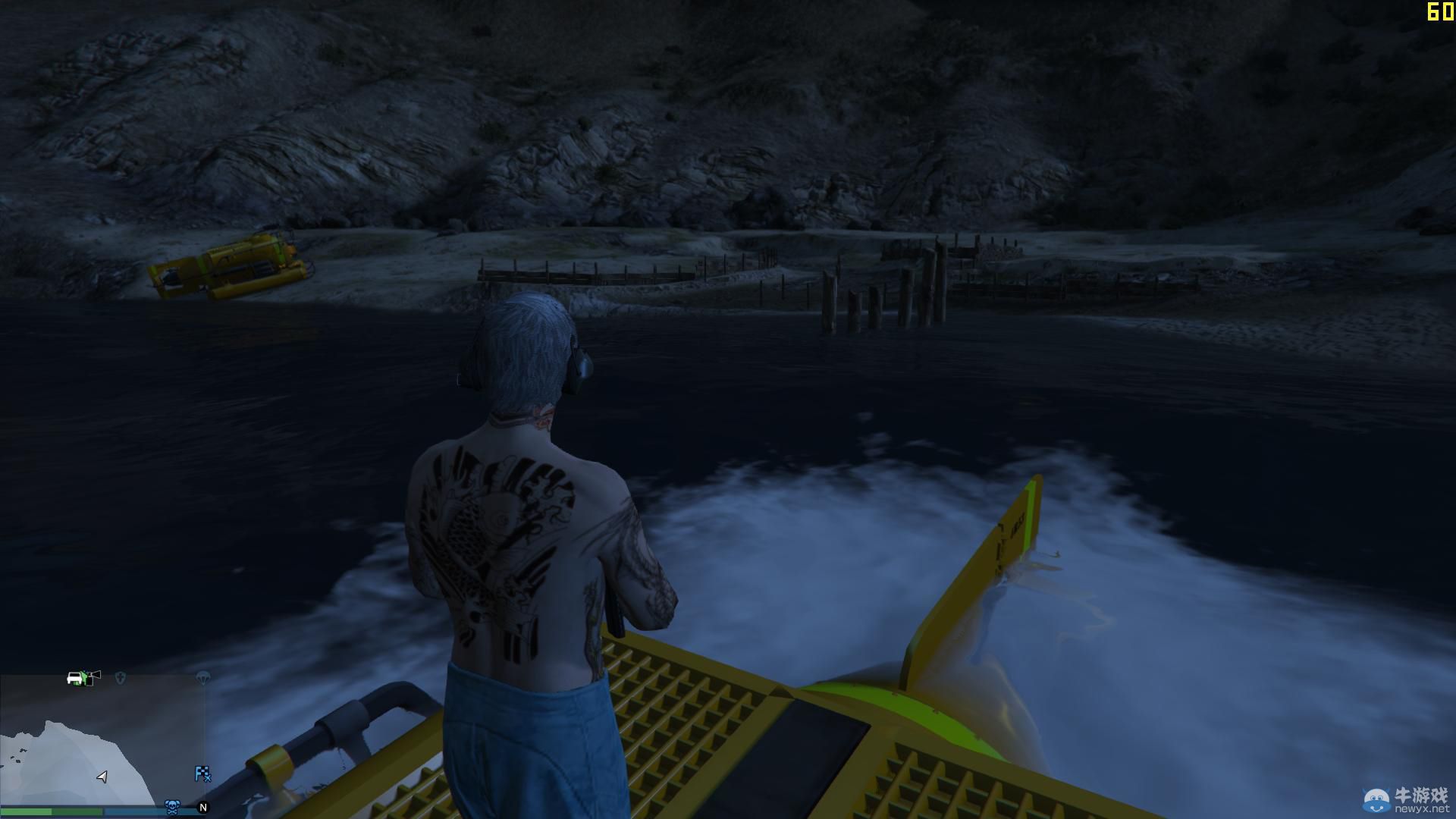The width and height of the screenshot is (1456, 819).
Task: Click the armor shield icon above the minimap
Action: (x=121, y=678)
